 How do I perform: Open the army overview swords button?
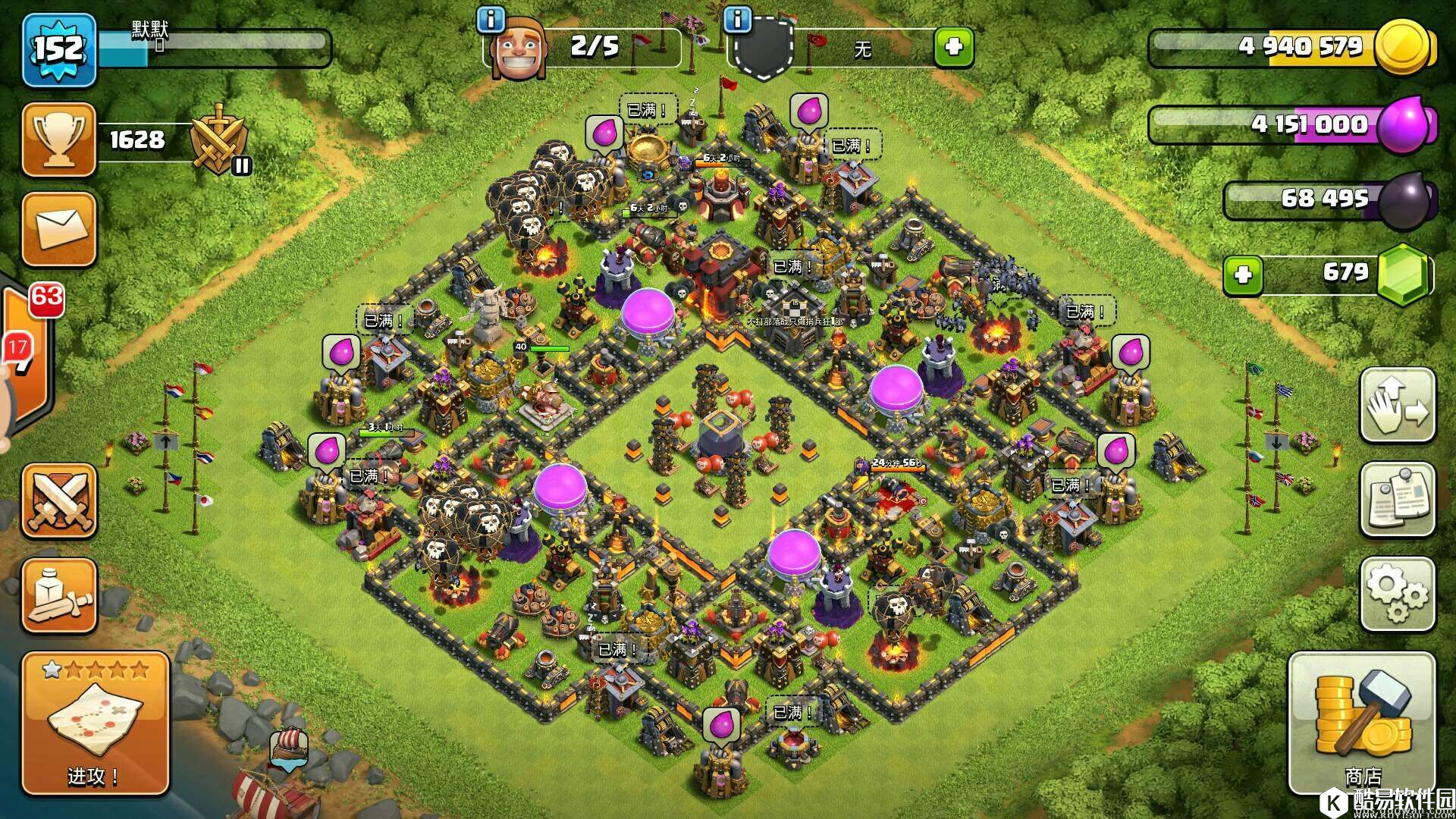[59, 501]
